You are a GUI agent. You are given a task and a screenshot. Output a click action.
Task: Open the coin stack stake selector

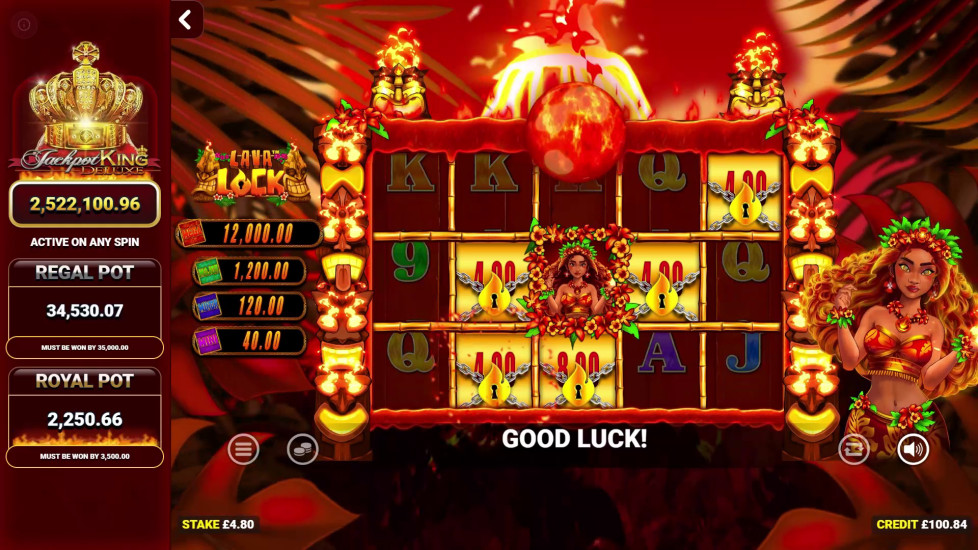click(302, 449)
